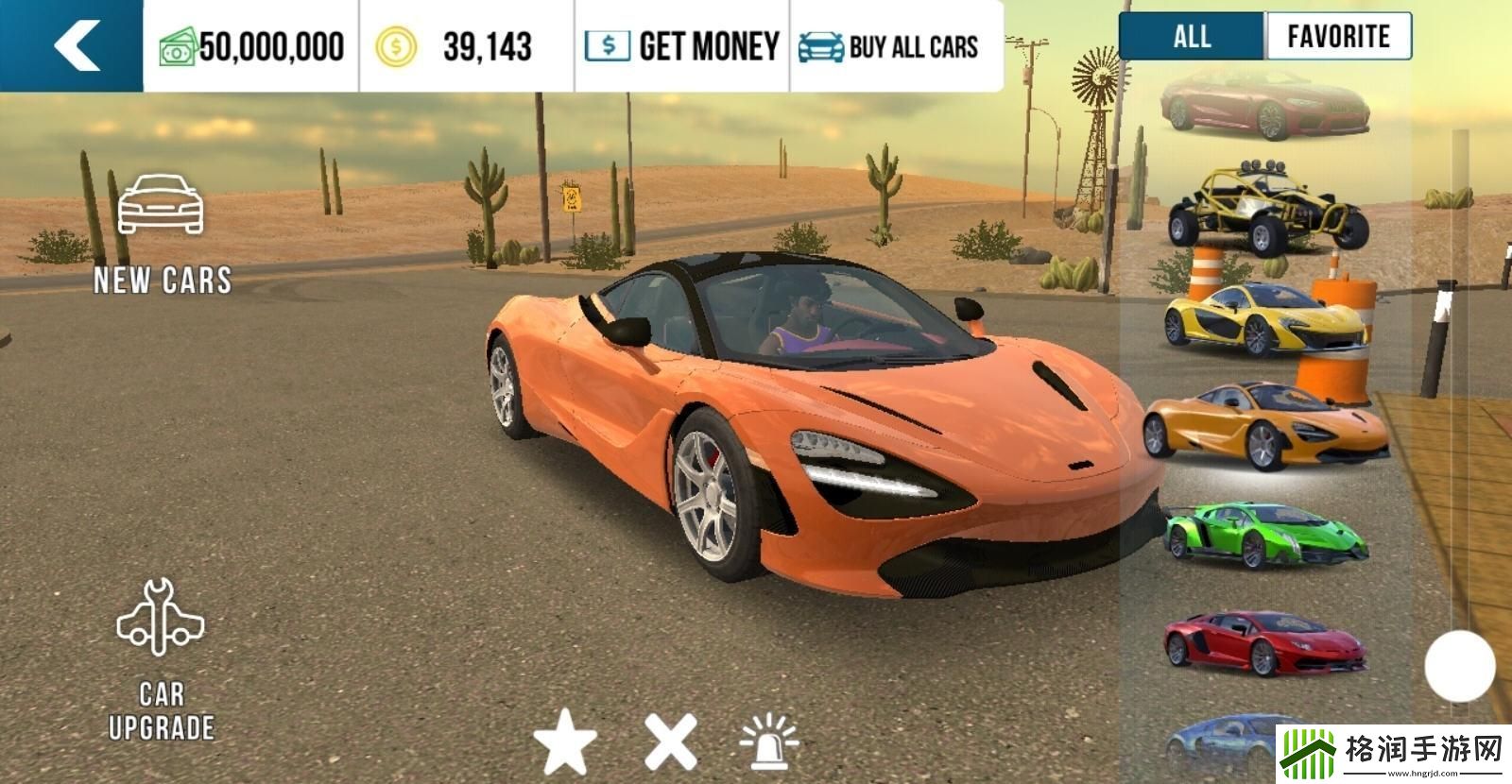Pick the yellow McLaren P1 thumbnail

point(1264,318)
